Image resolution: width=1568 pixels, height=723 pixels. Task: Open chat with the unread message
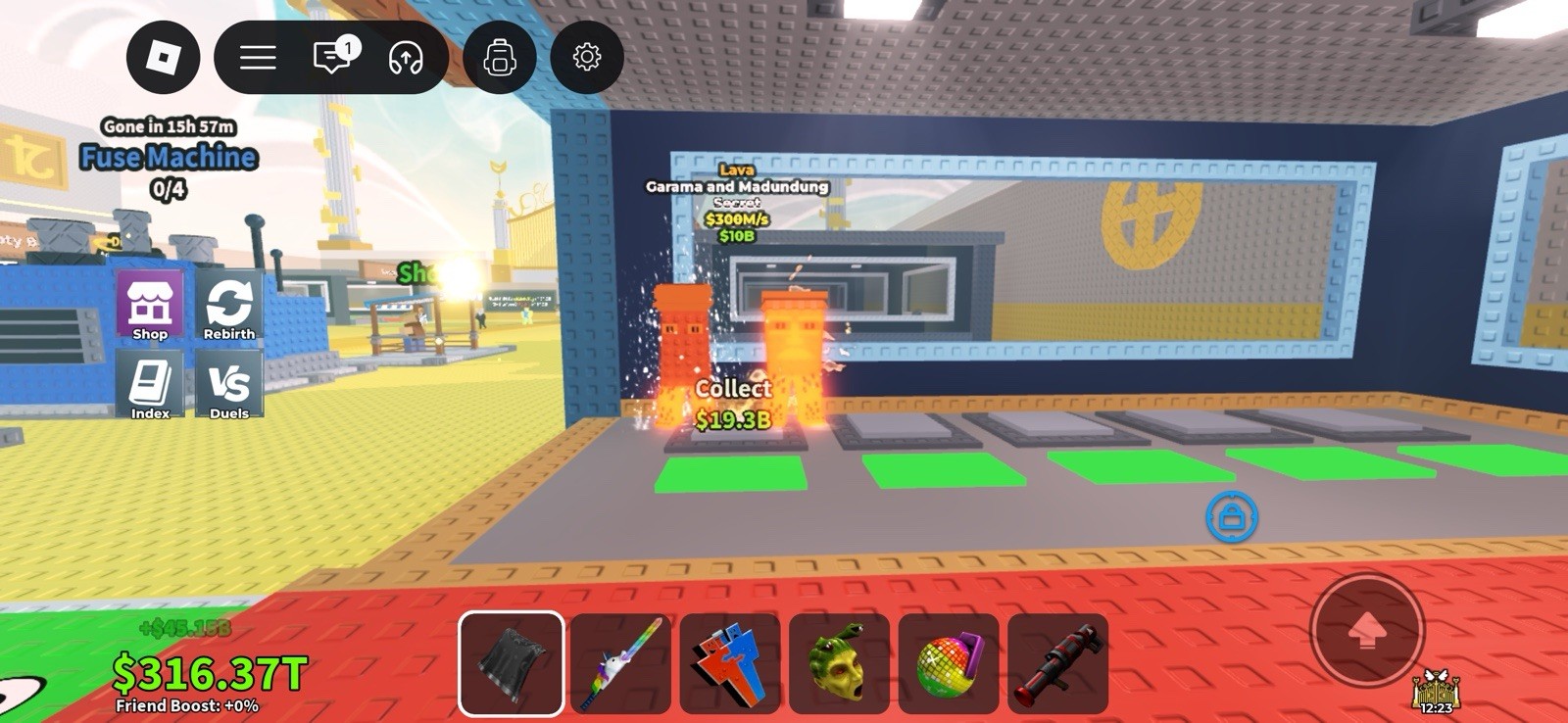pyautogui.click(x=331, y=58)
